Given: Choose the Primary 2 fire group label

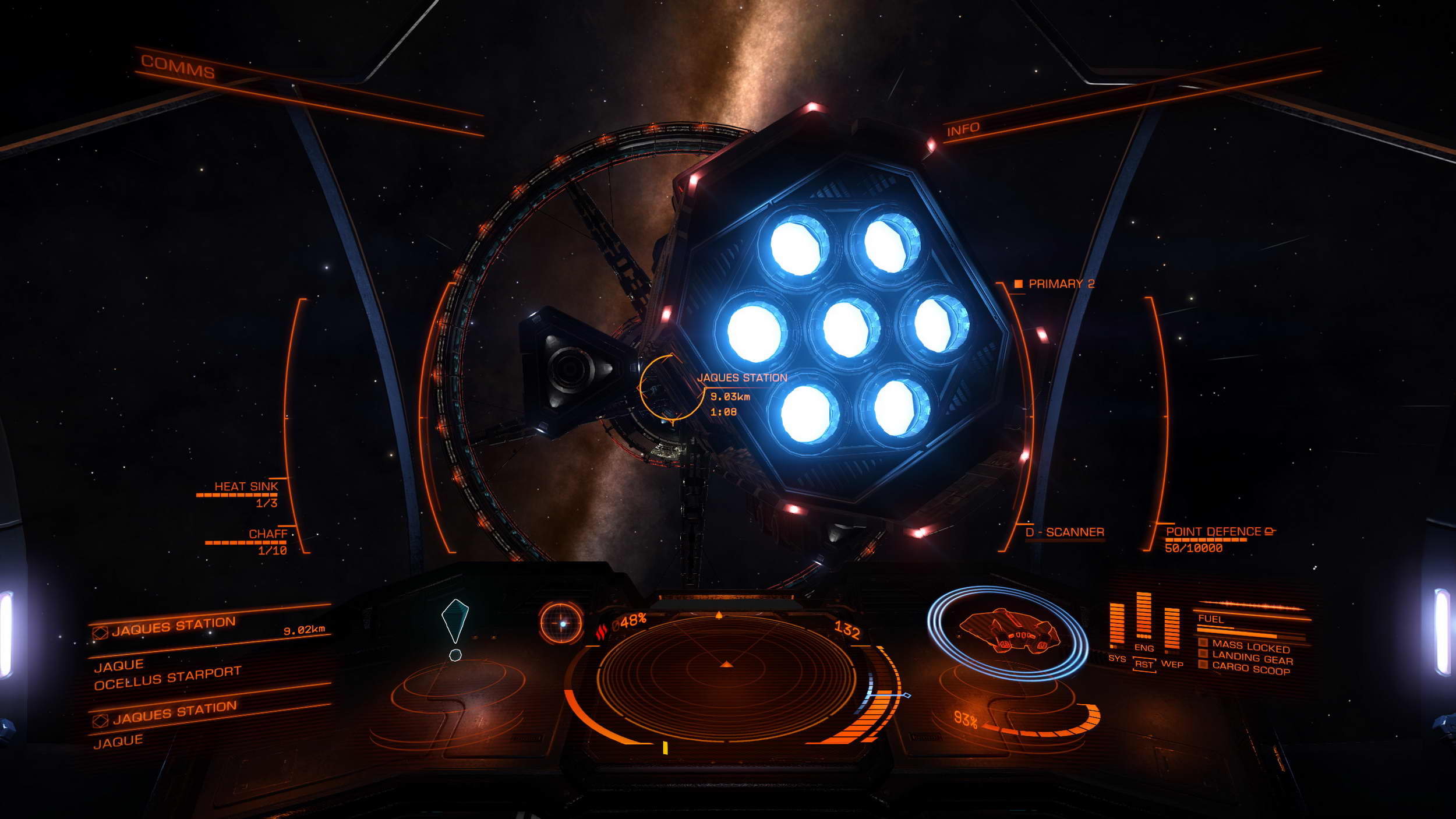Looking at the screenshot, I should (x=1061, y=284).
